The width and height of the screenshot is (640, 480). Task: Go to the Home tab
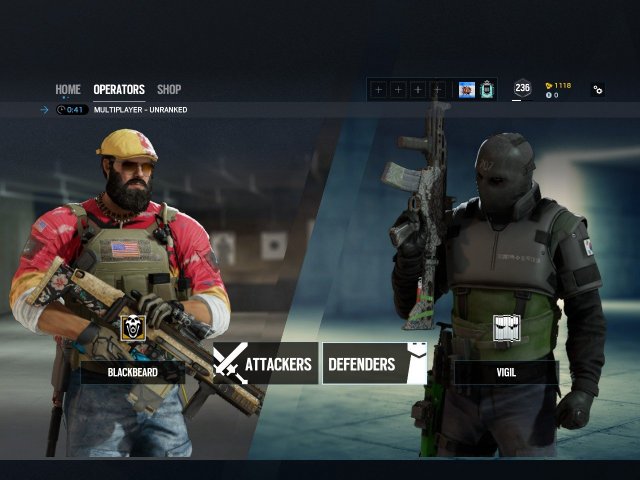tap(68, 89)
